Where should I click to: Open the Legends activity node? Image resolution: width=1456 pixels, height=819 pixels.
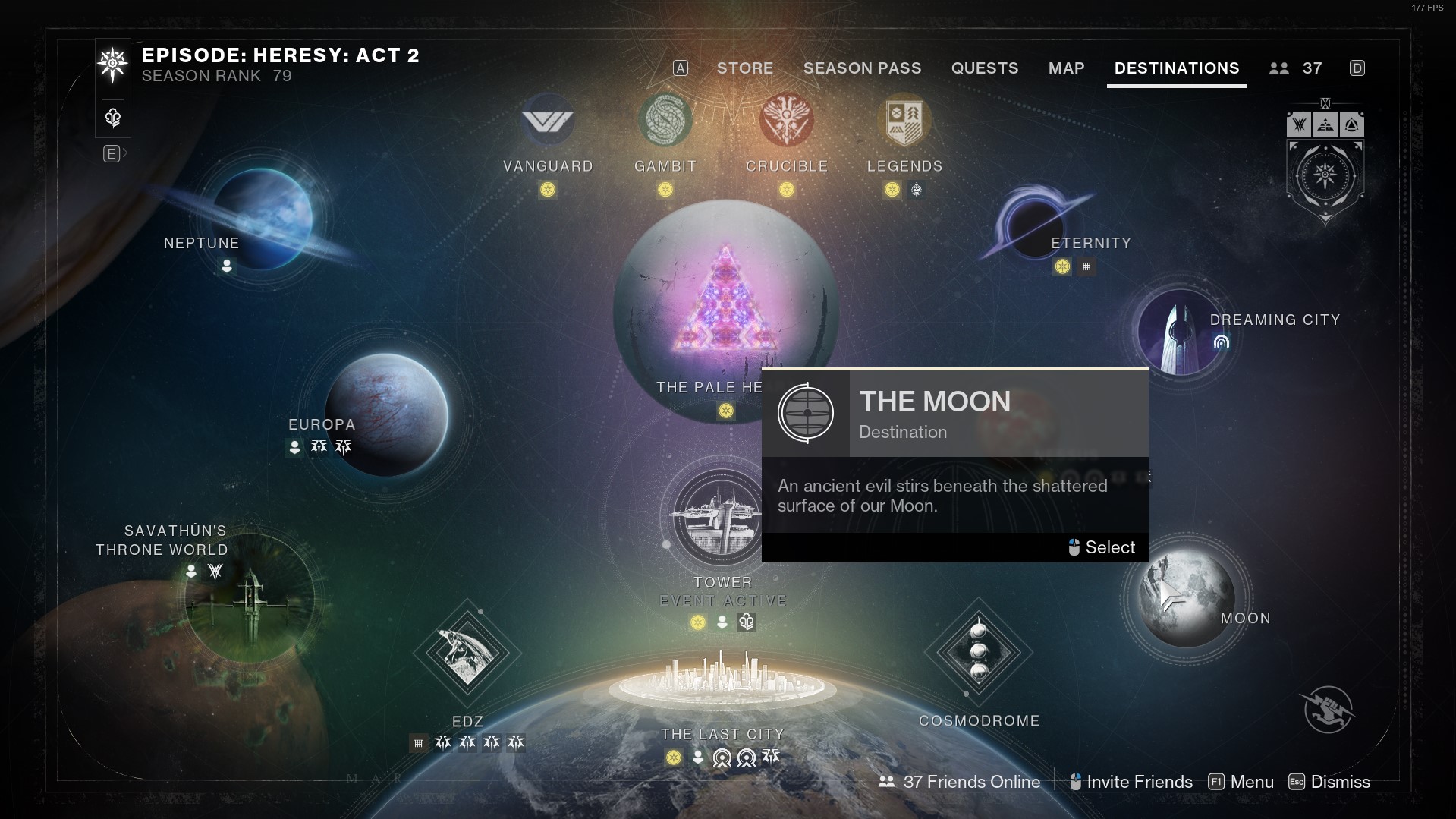(904, 121)
